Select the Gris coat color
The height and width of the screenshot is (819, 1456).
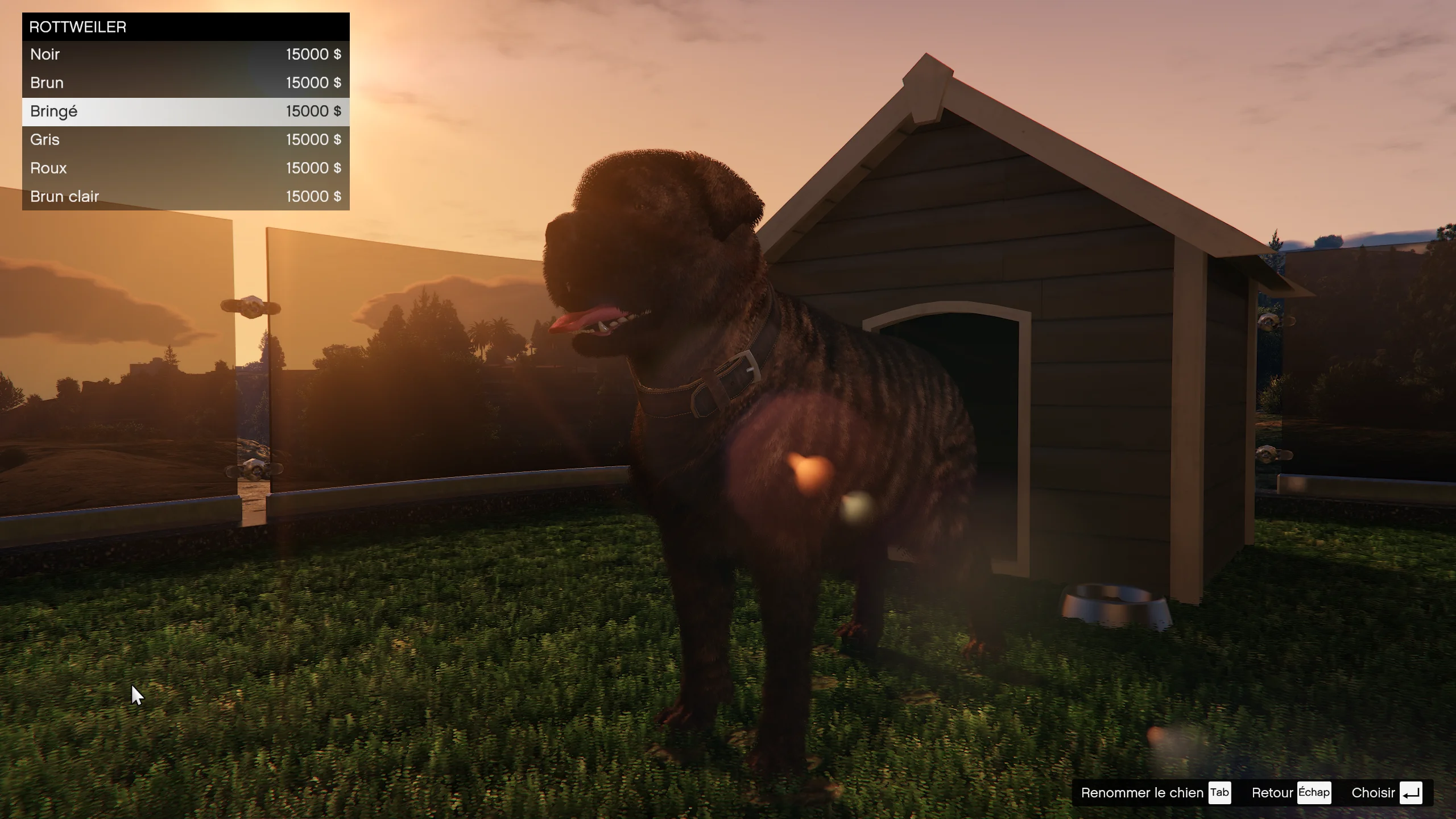coord(185,140)
